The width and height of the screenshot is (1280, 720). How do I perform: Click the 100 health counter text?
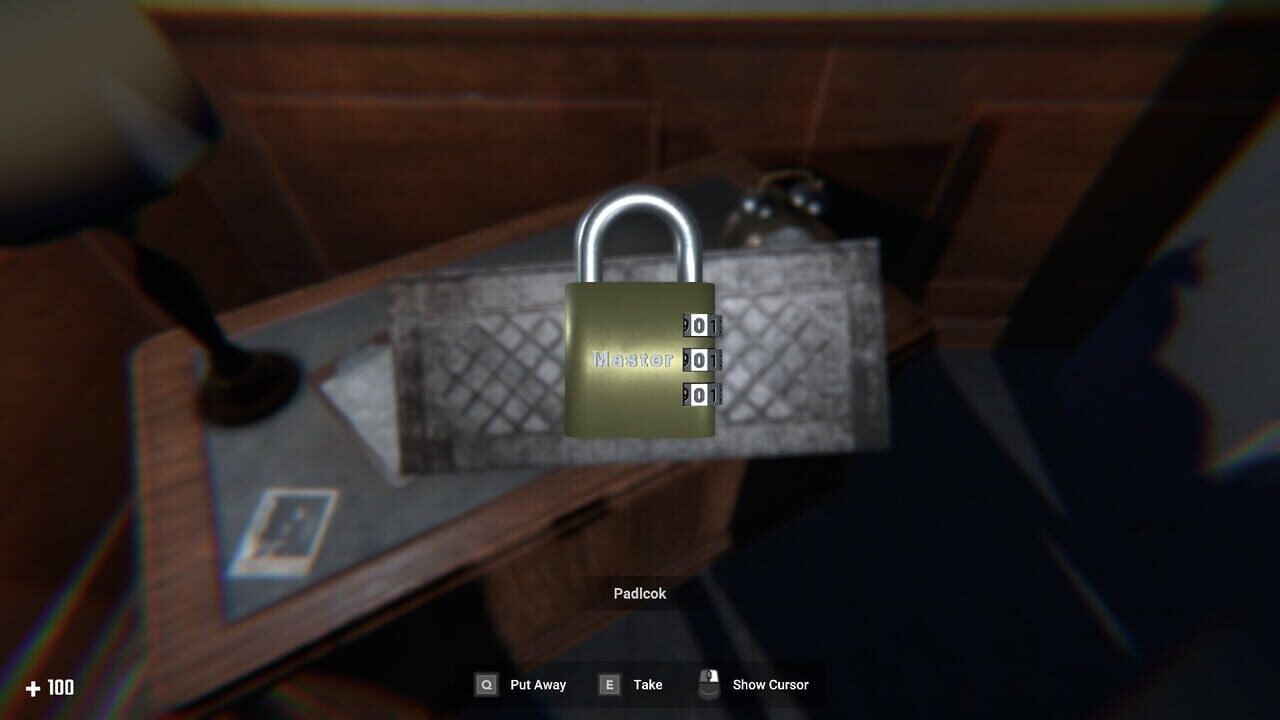click(58, 688)
